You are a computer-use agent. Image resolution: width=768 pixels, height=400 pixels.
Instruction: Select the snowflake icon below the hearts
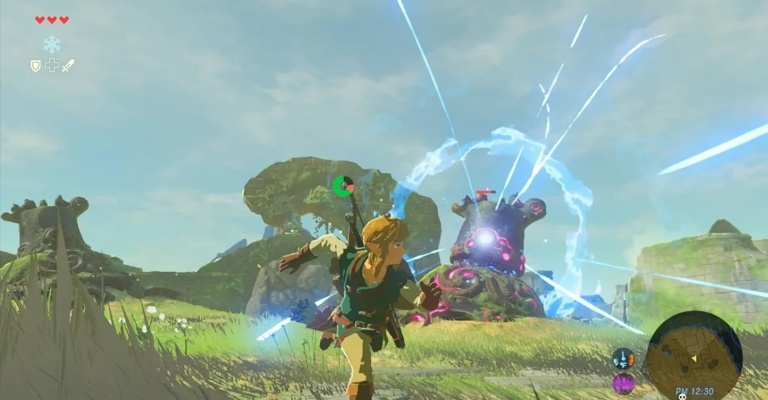point(51,44)
